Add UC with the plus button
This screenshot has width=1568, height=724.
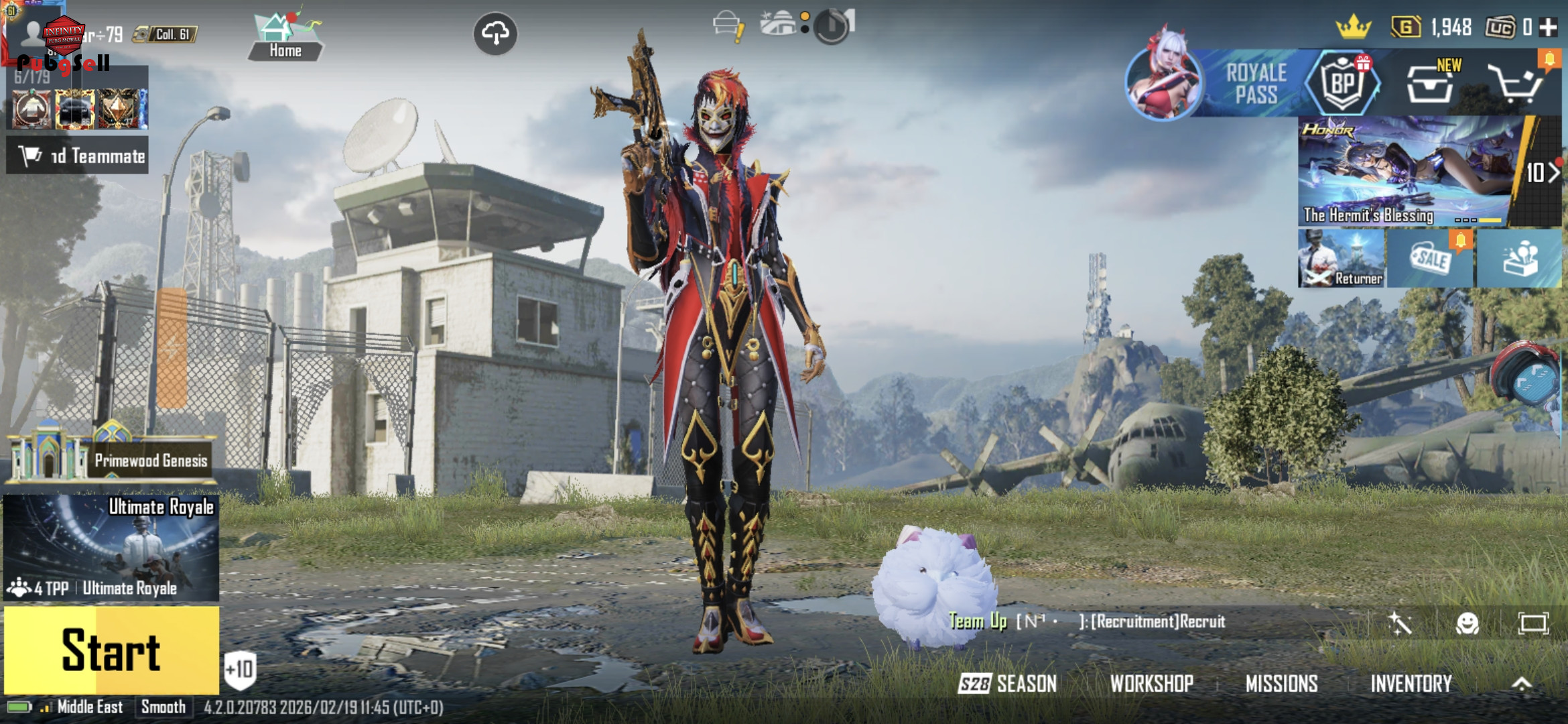click(x=1548, y=27)
